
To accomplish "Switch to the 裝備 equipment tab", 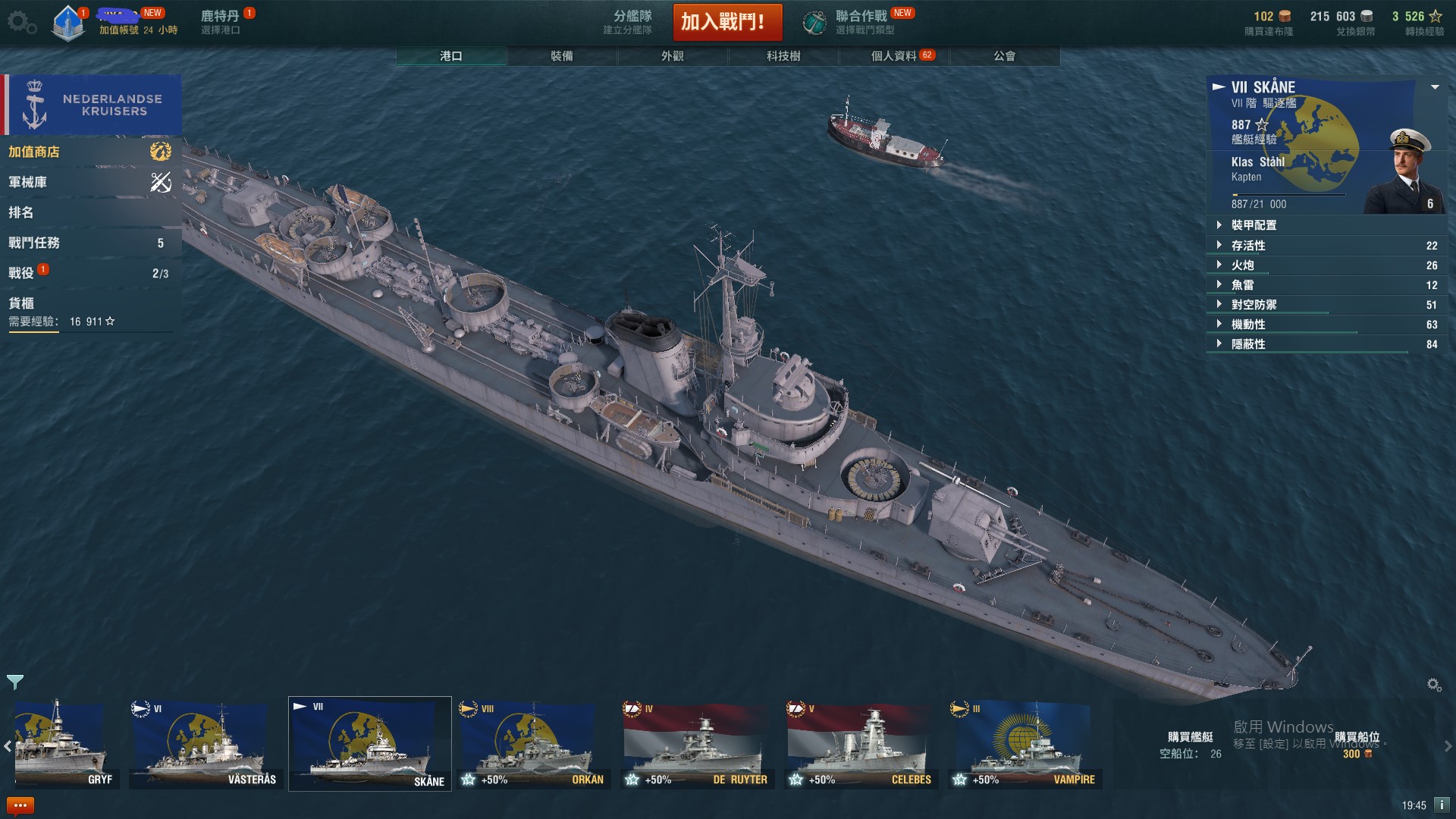I will click(x=562, y=56).
